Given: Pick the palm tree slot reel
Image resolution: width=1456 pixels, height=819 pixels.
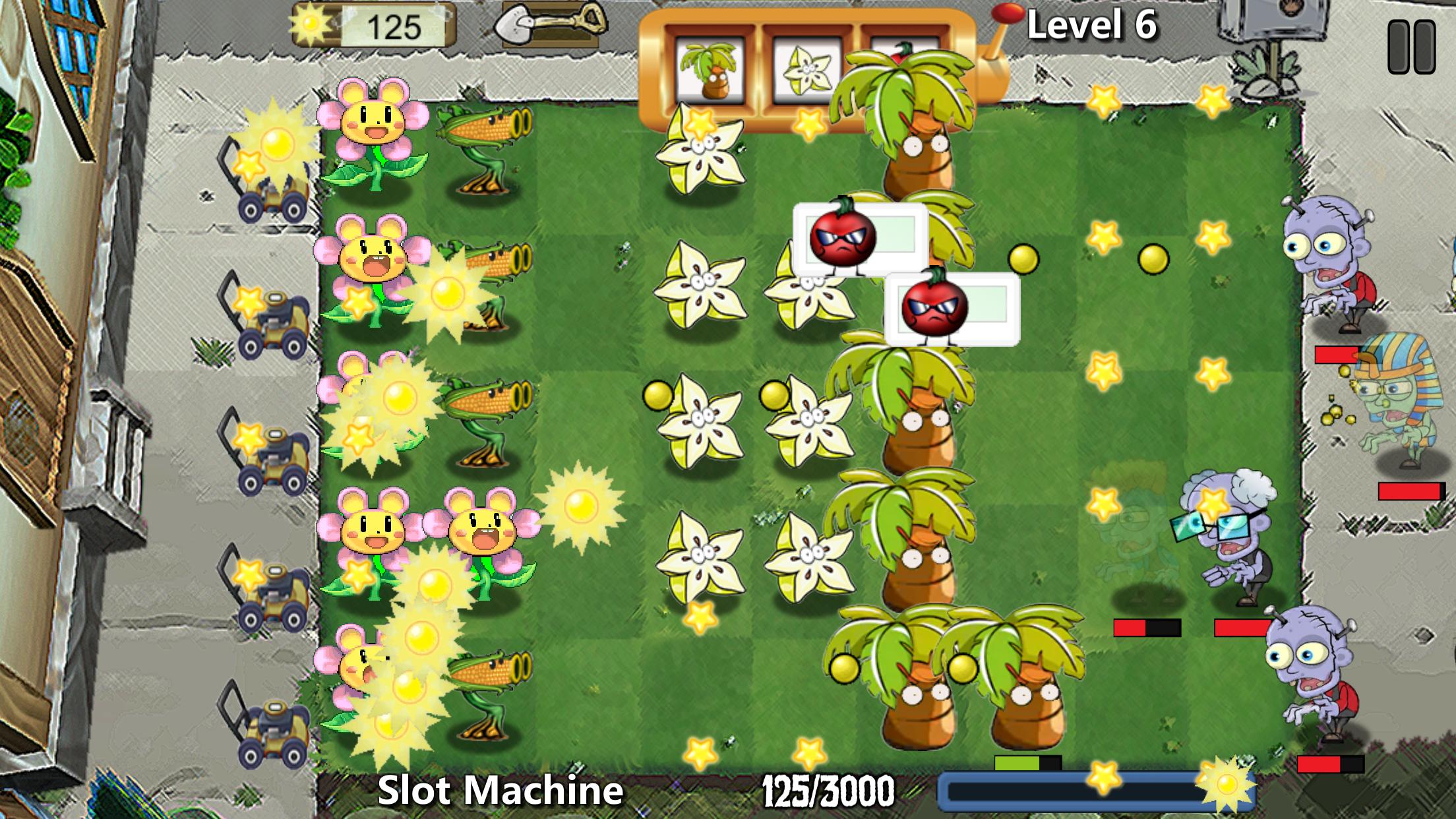Looking at the screenshot, I should tap(710, 69).
